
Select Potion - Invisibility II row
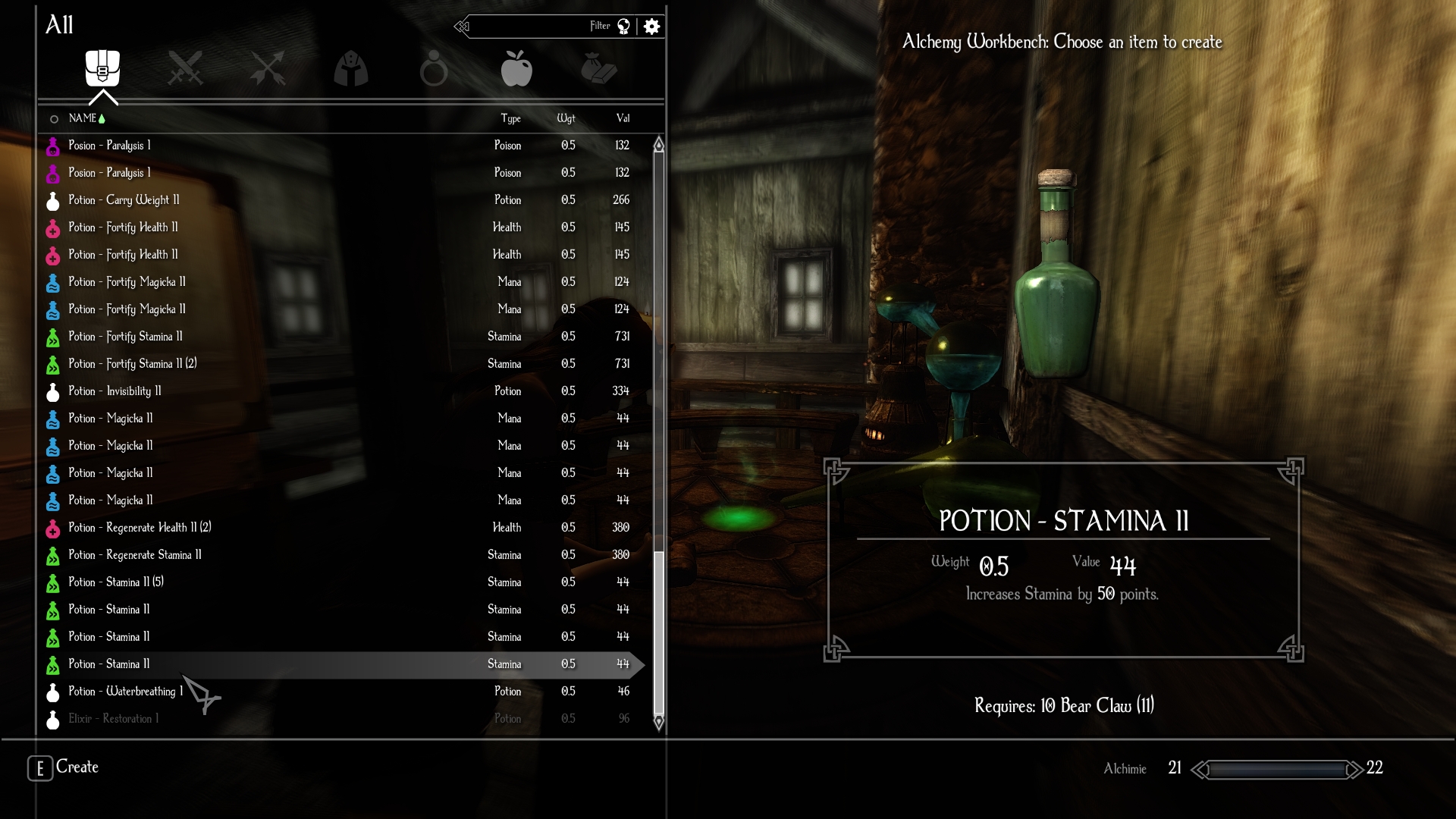point(115,391)
